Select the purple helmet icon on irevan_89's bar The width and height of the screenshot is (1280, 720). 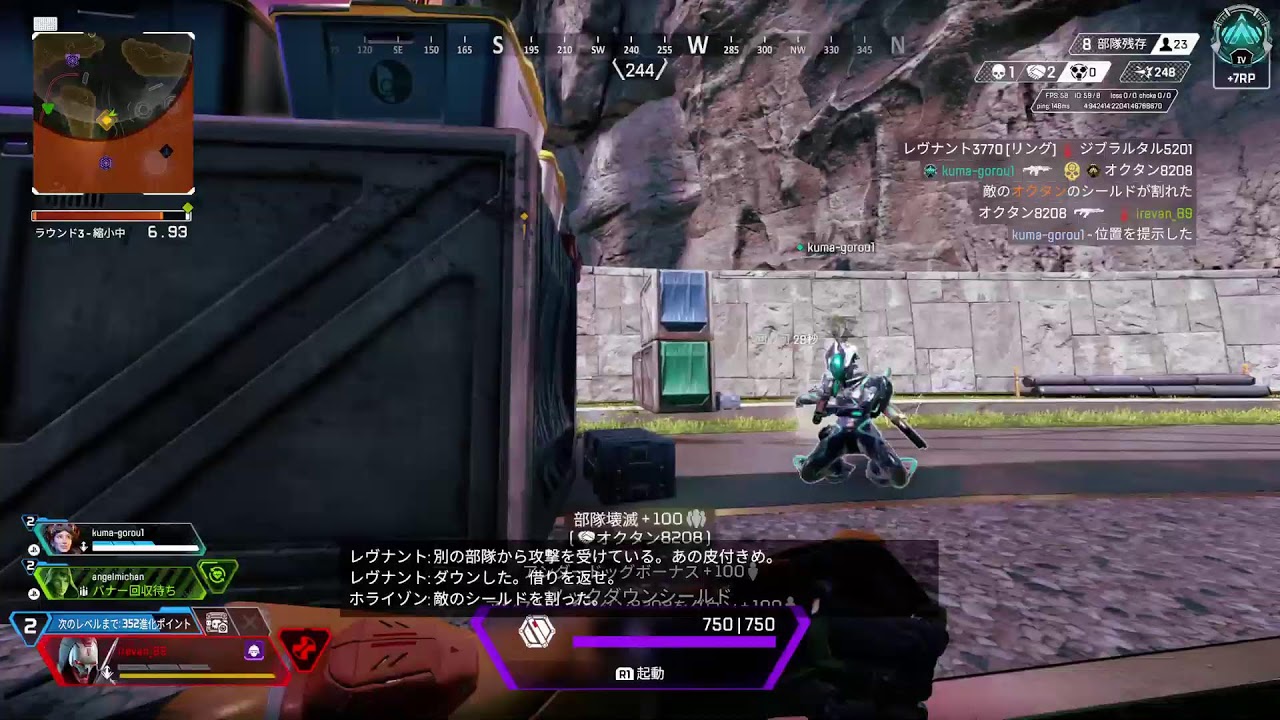point(253,650)
